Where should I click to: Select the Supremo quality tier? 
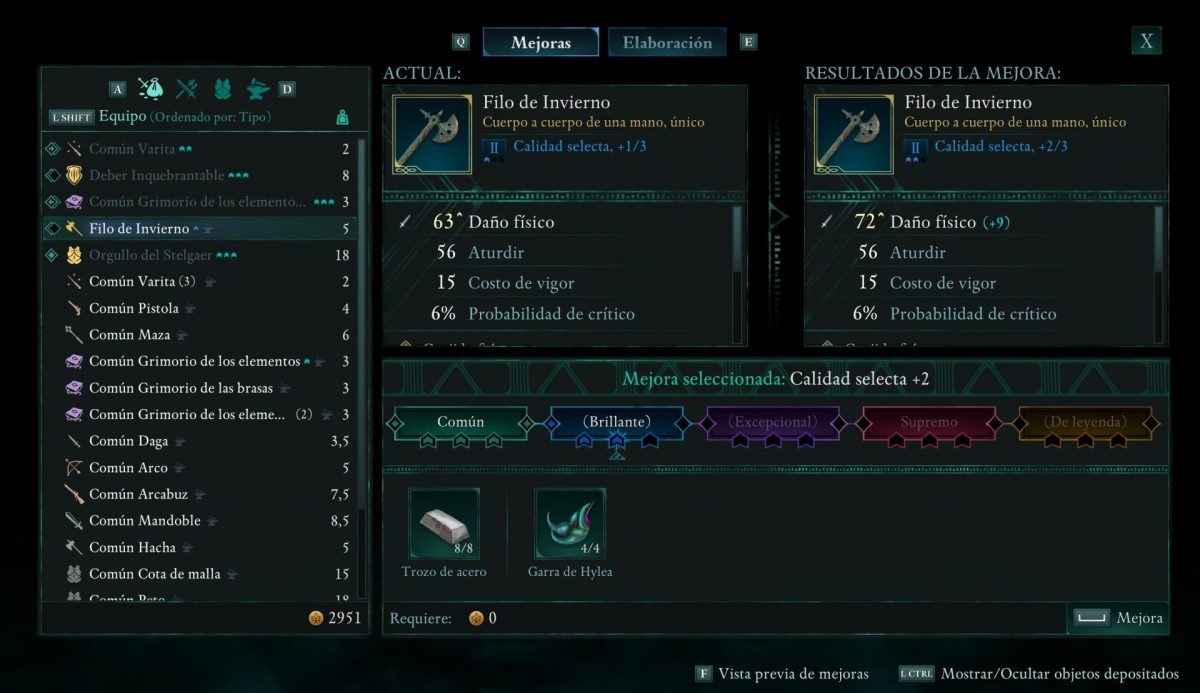(x=929, y=423)
